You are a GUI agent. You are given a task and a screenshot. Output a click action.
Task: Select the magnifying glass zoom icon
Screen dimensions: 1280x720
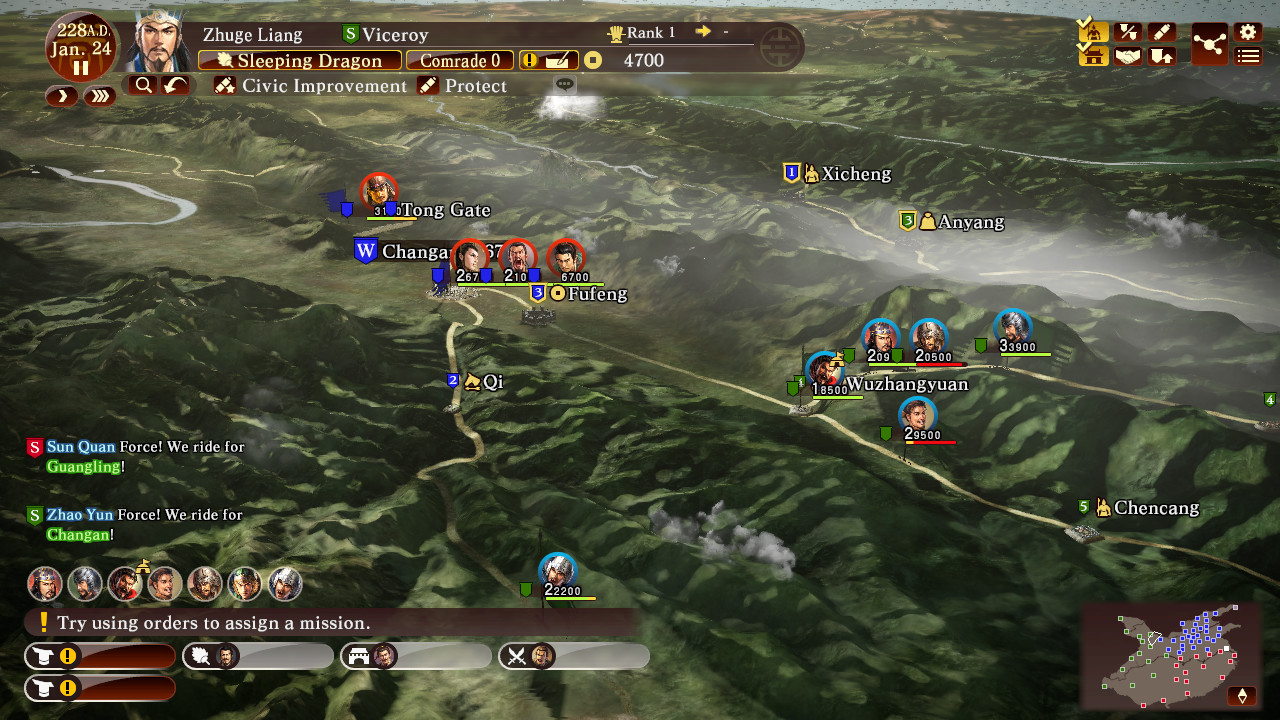click(143, 85)
